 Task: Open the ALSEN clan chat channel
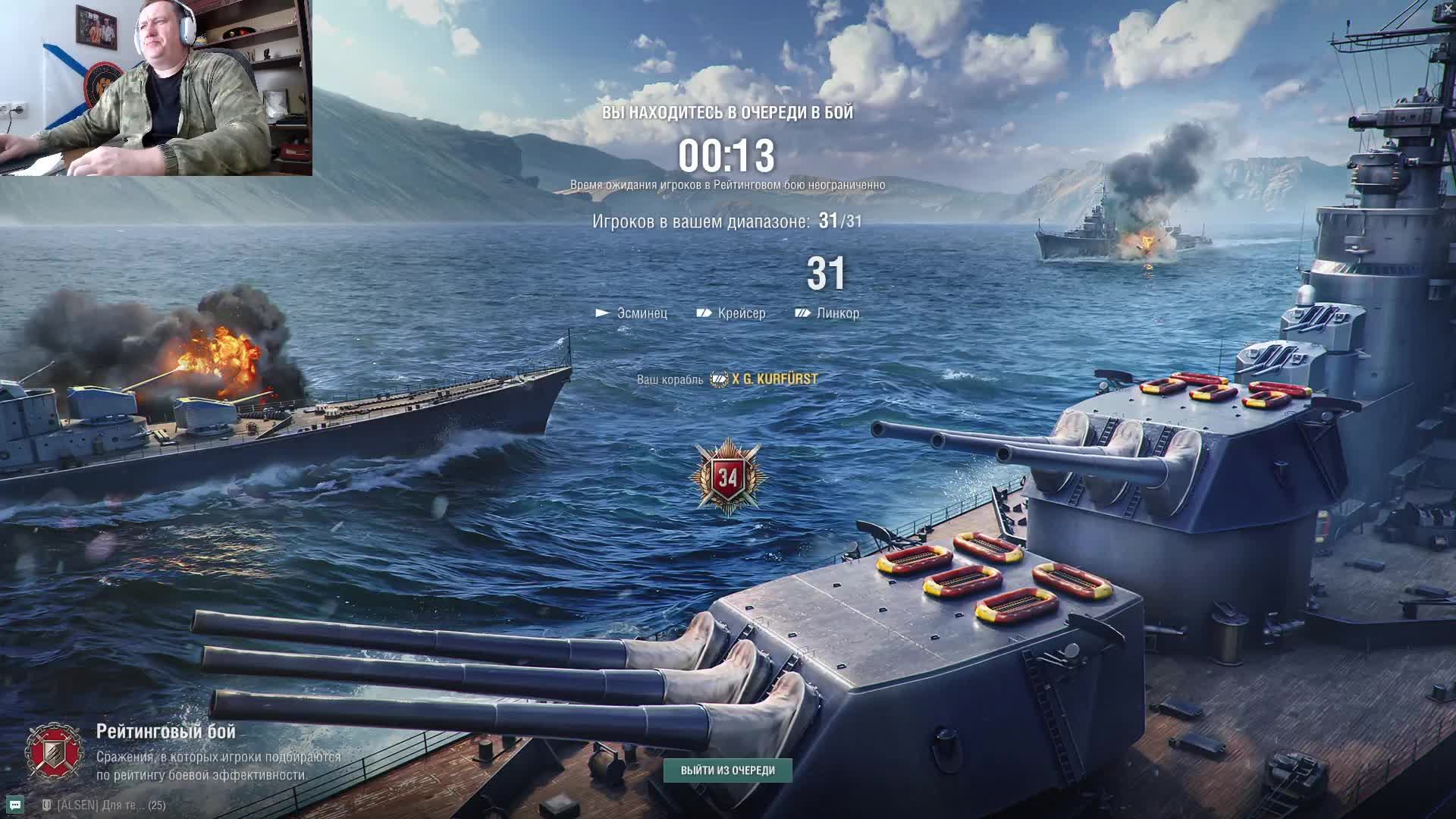coord(104,805)
